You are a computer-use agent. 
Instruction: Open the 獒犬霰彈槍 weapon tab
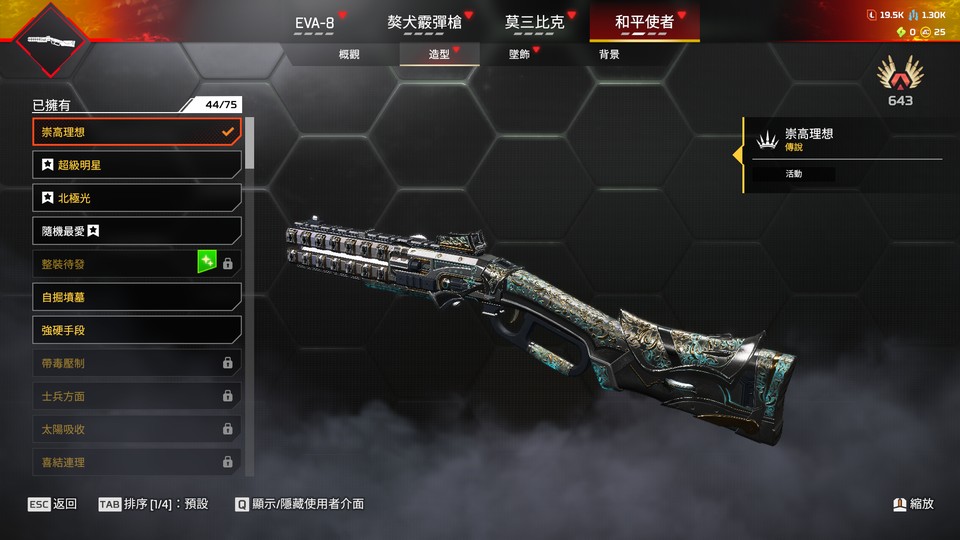(x=424, y=22)
